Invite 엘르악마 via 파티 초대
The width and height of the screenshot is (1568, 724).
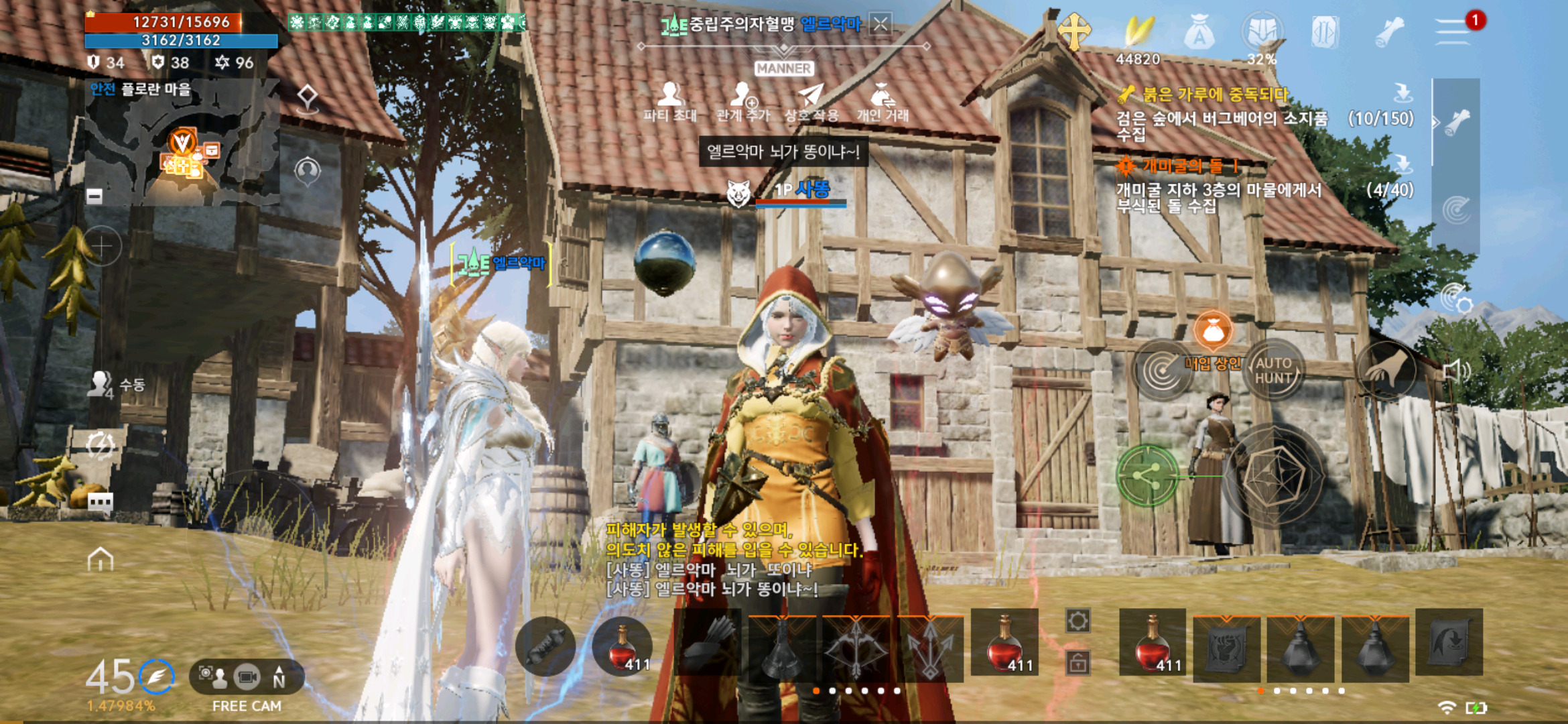(x=670, y=102)
